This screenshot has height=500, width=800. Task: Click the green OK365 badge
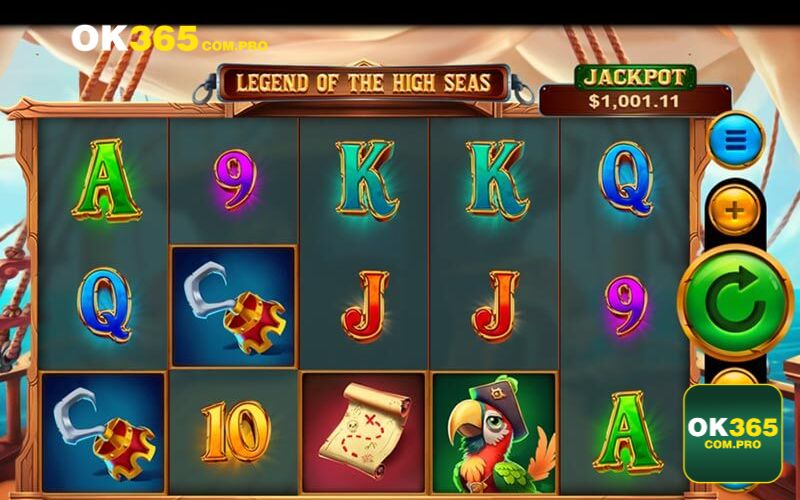732,433
